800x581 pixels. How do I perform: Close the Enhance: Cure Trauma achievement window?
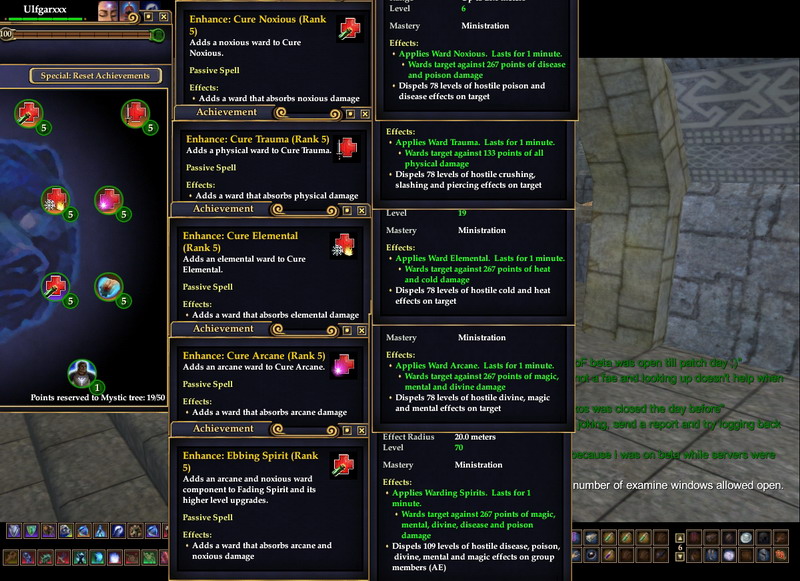(364, 114)
